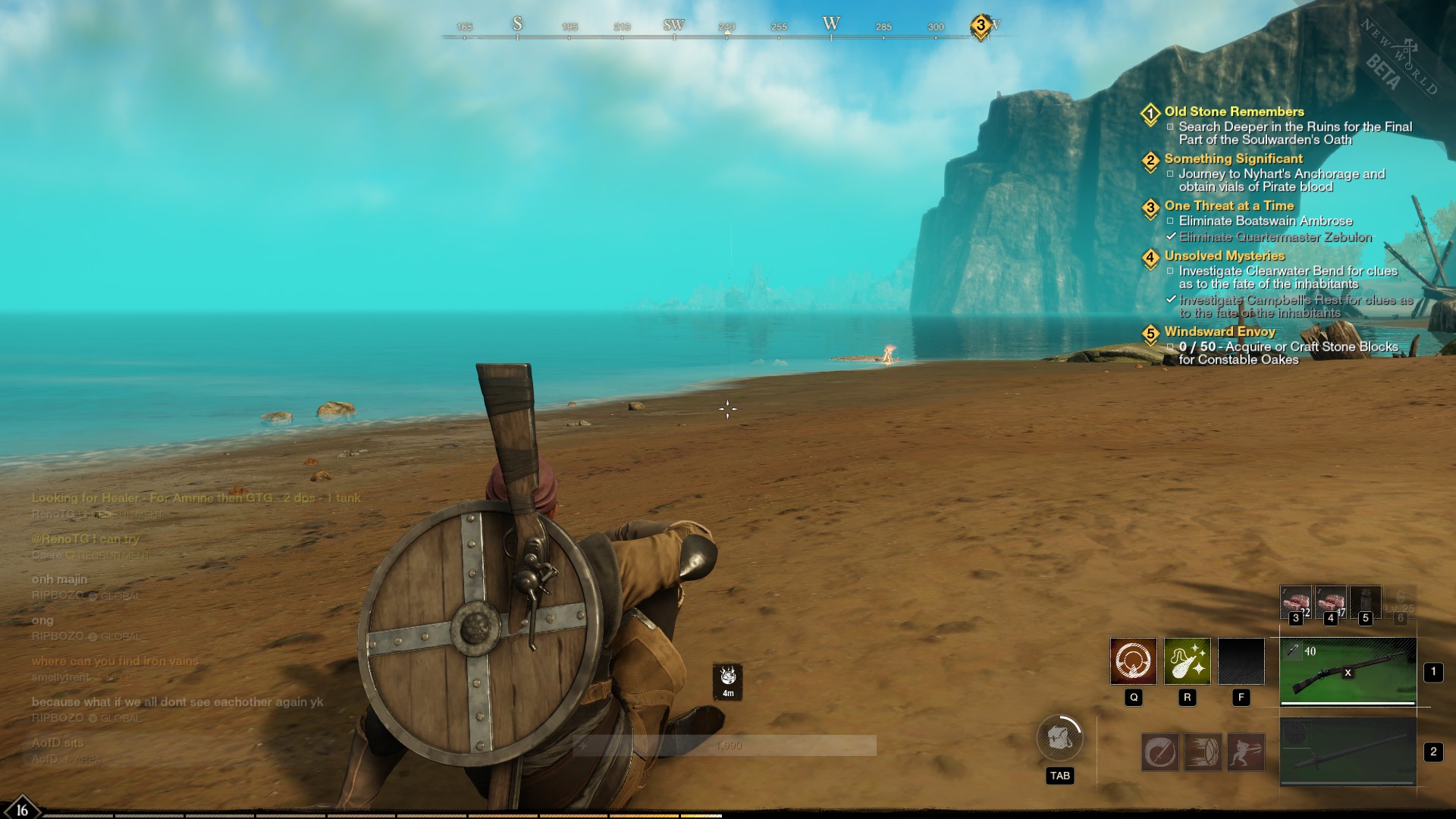Click the Unsolved Mysteries quest entry
This screenshot has height=819, width=1456.
point(1224,256)
